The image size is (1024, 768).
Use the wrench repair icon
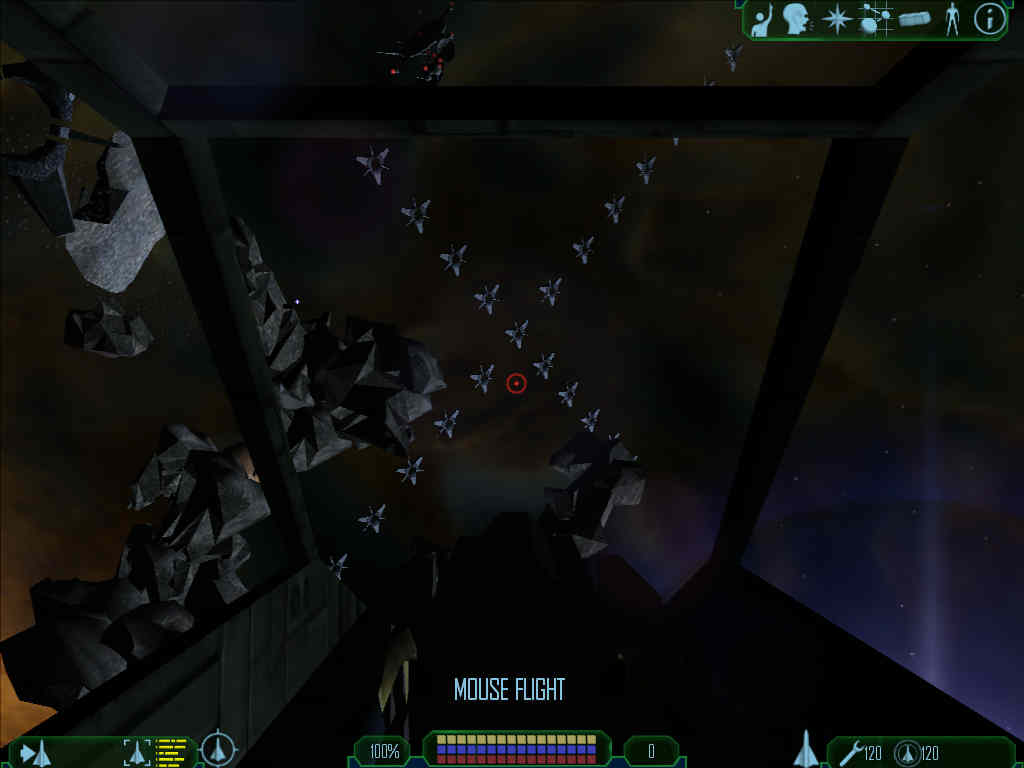(x=851, y=752)
